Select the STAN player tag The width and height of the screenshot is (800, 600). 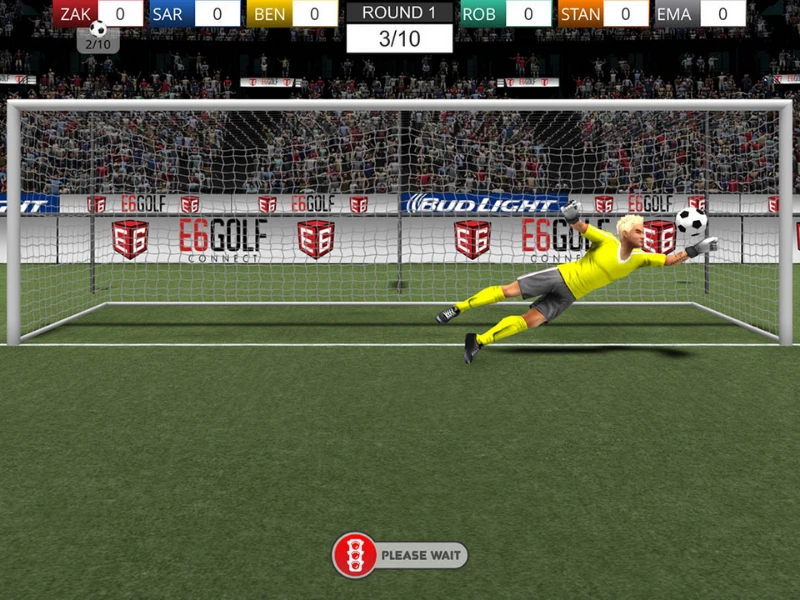point(580,14)
